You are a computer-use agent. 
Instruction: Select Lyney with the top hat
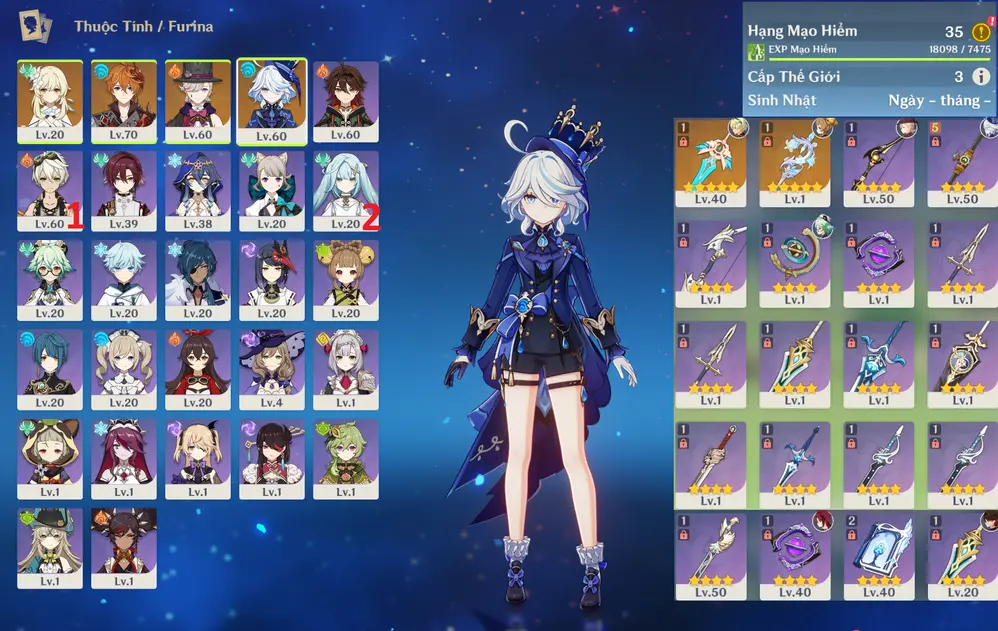[x=198, y=102]
